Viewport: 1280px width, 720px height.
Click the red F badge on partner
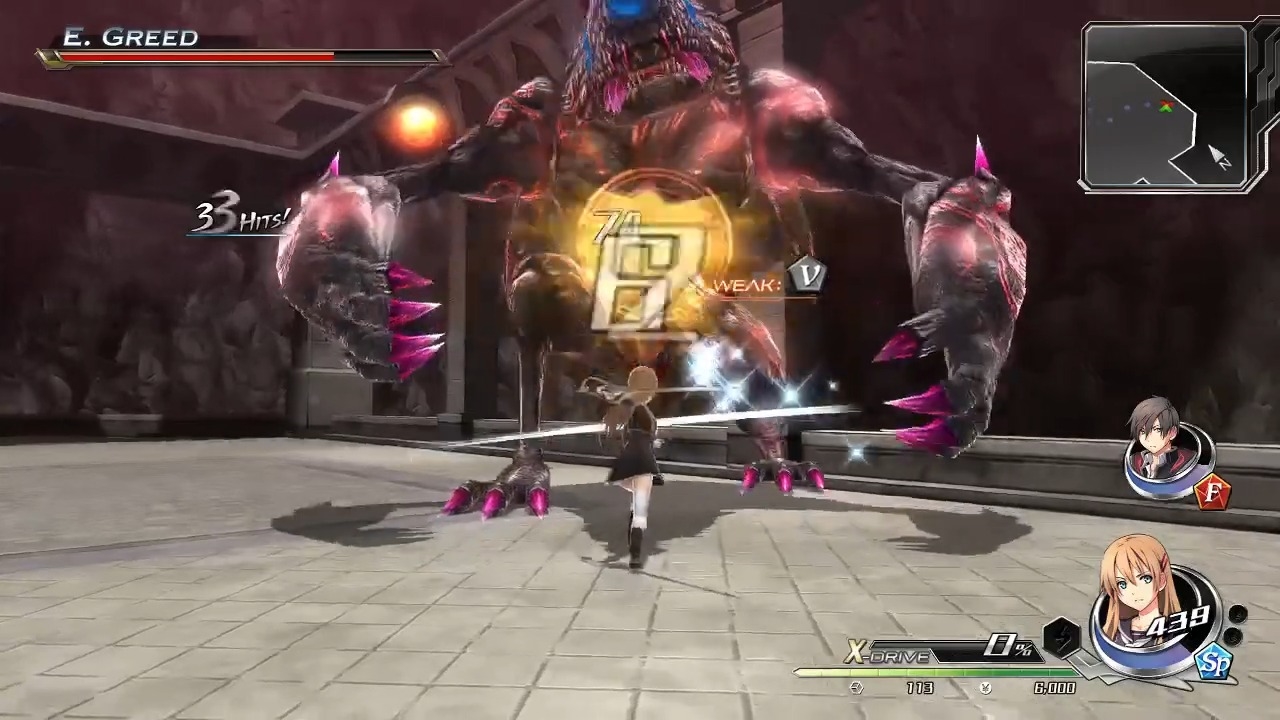point(1212,492)
